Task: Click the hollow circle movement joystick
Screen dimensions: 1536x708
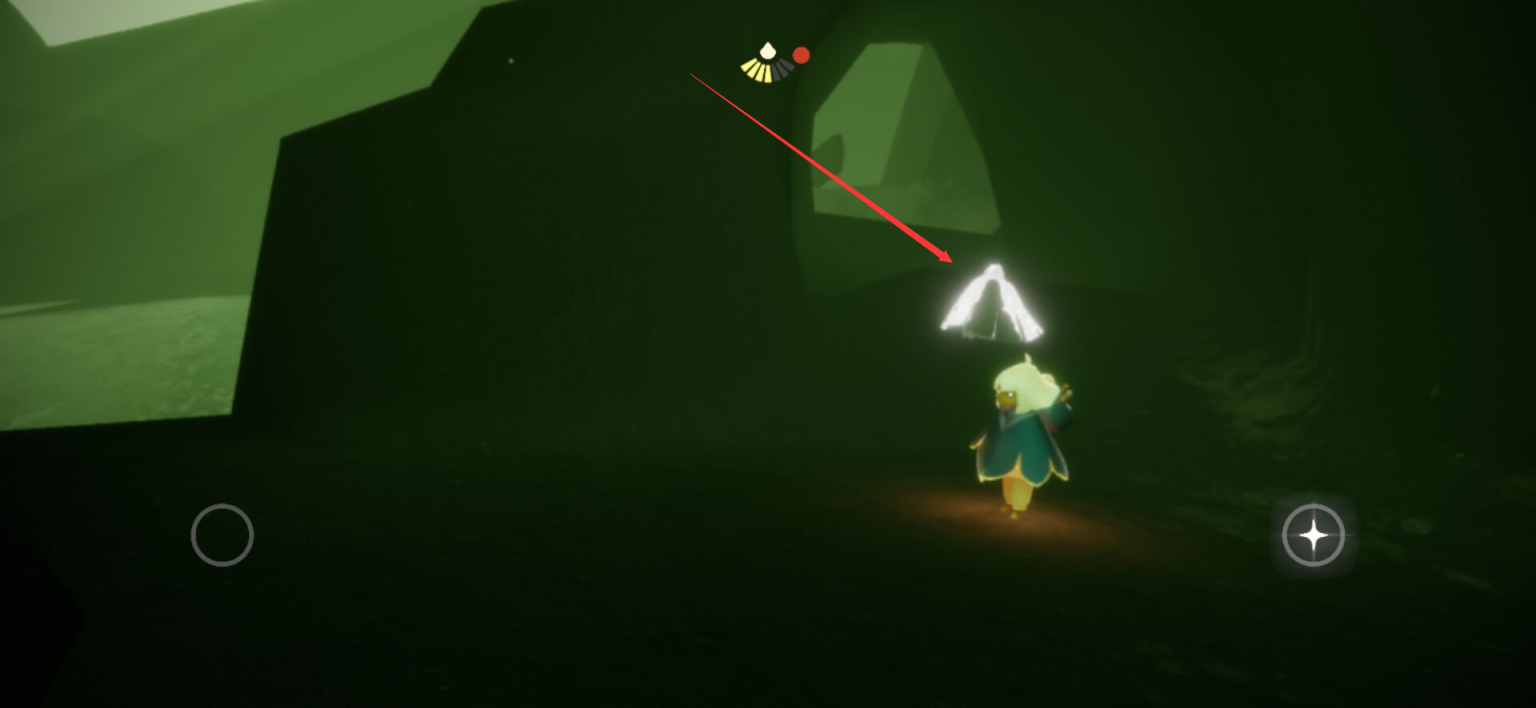Action: click(222, 535)
